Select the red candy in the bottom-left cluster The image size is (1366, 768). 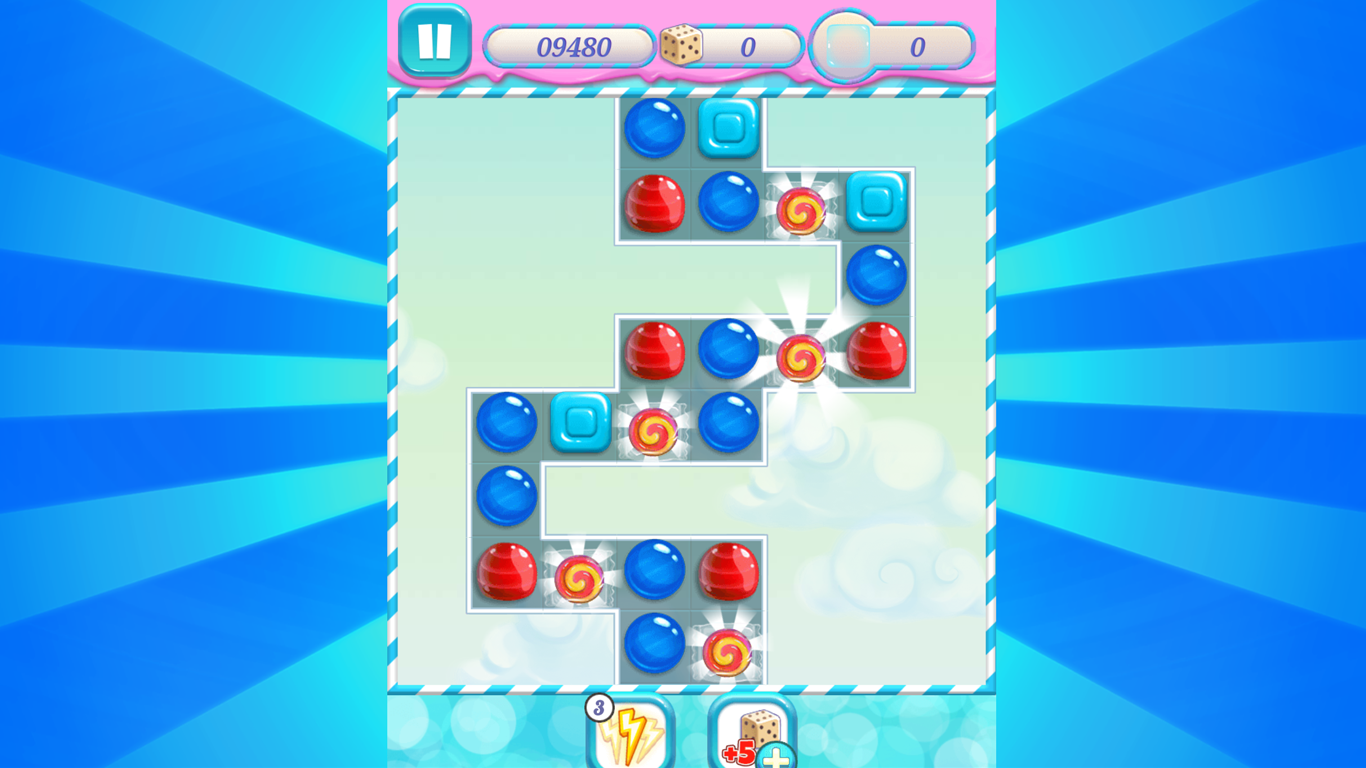coord(509,576)
